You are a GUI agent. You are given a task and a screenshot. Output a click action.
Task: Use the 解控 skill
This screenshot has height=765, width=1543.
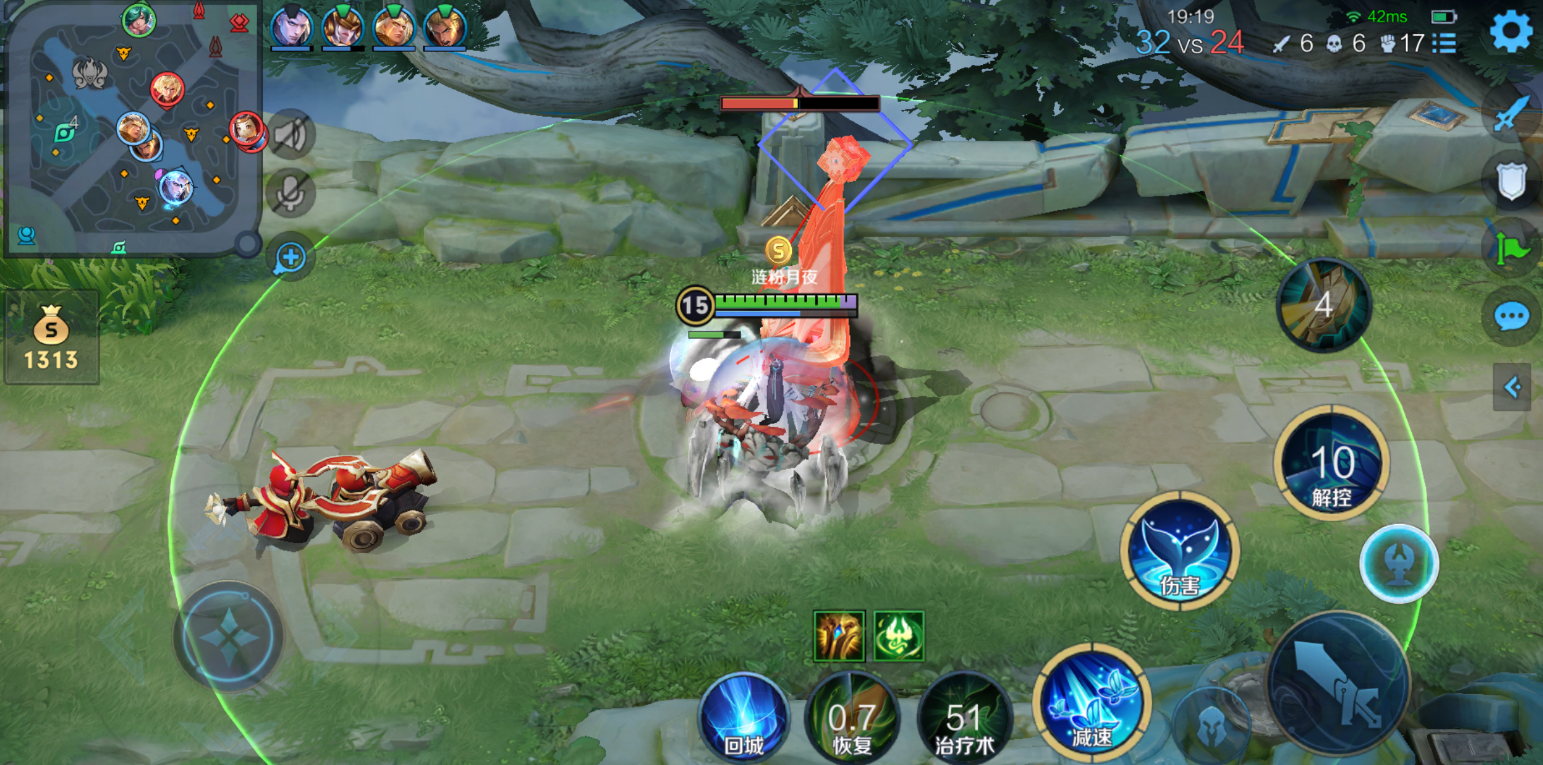click(x=1331, y=463)
